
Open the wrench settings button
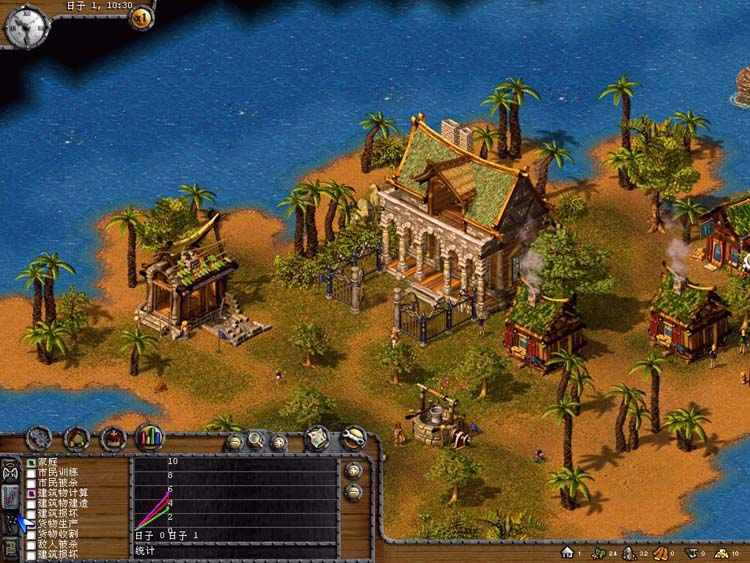pos(352,437)
